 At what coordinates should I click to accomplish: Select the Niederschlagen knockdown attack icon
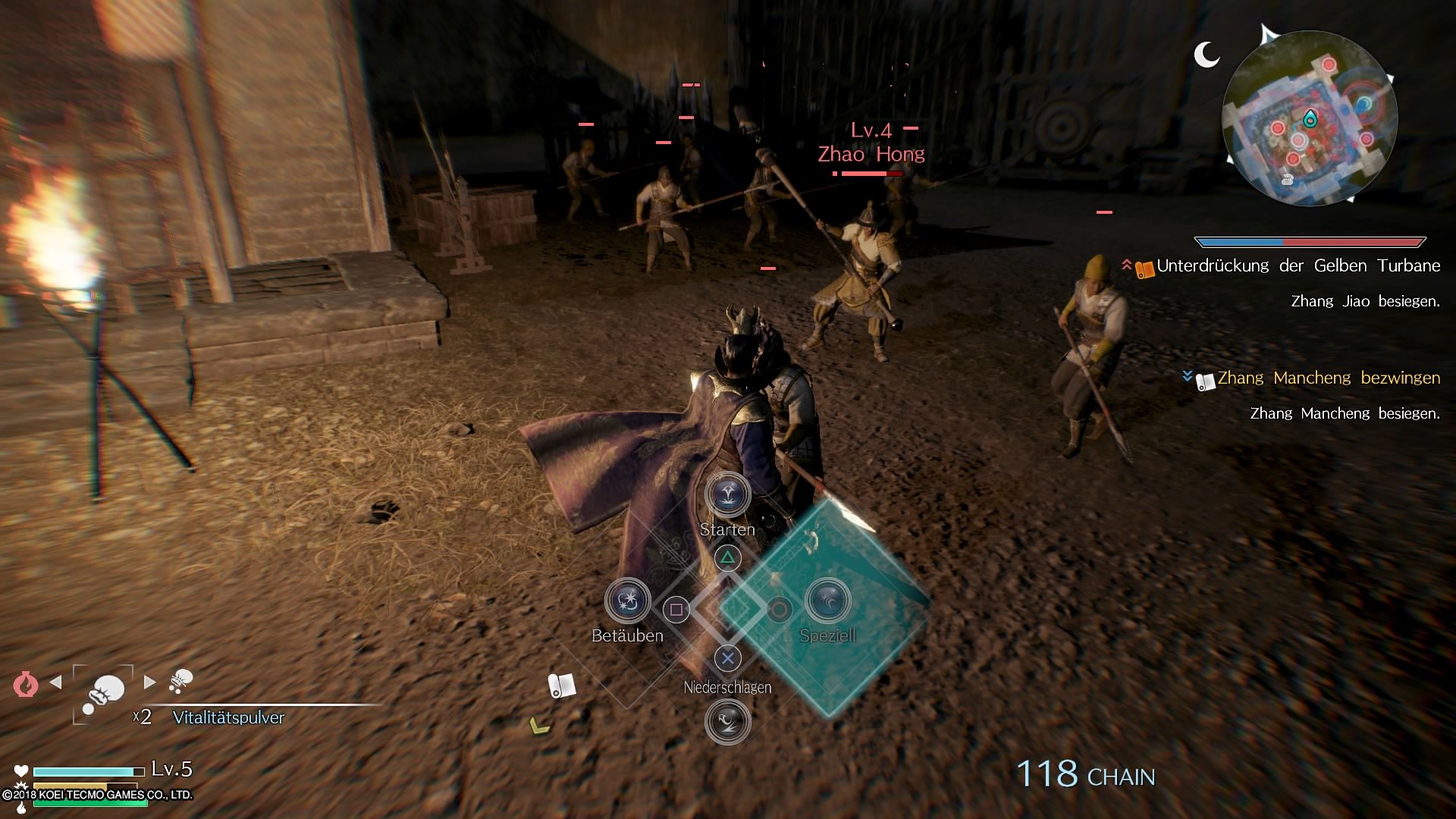[727, 721]
